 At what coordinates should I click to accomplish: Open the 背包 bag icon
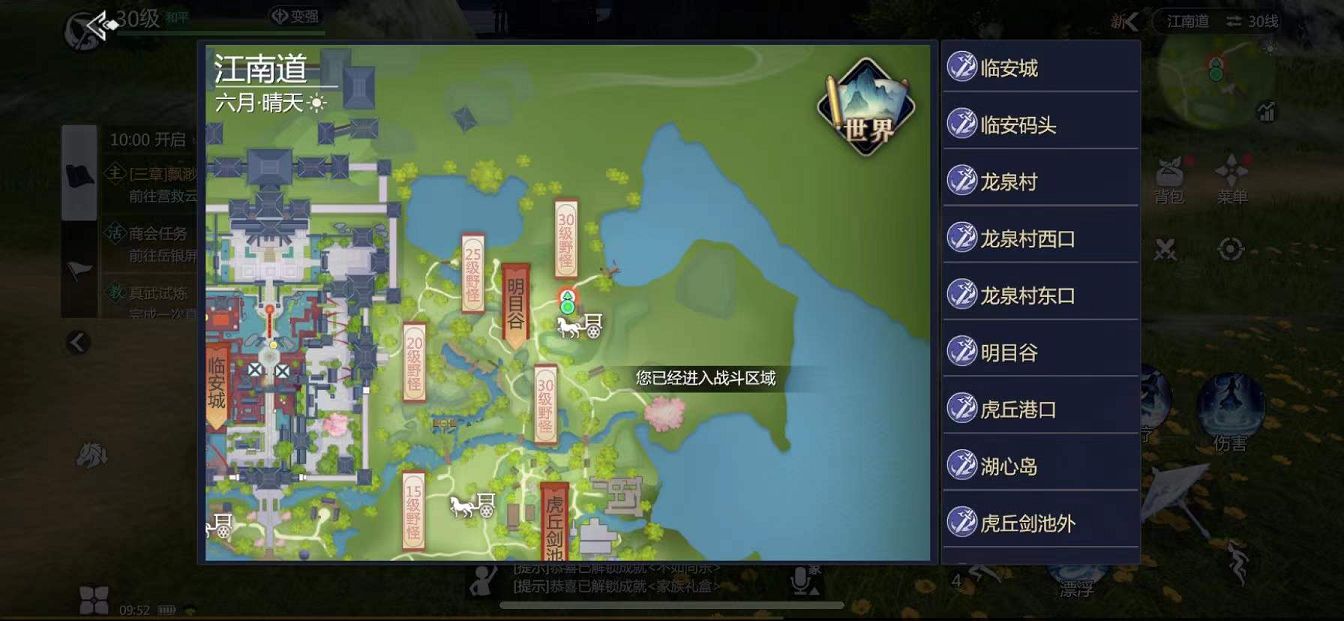[1169, 178]
